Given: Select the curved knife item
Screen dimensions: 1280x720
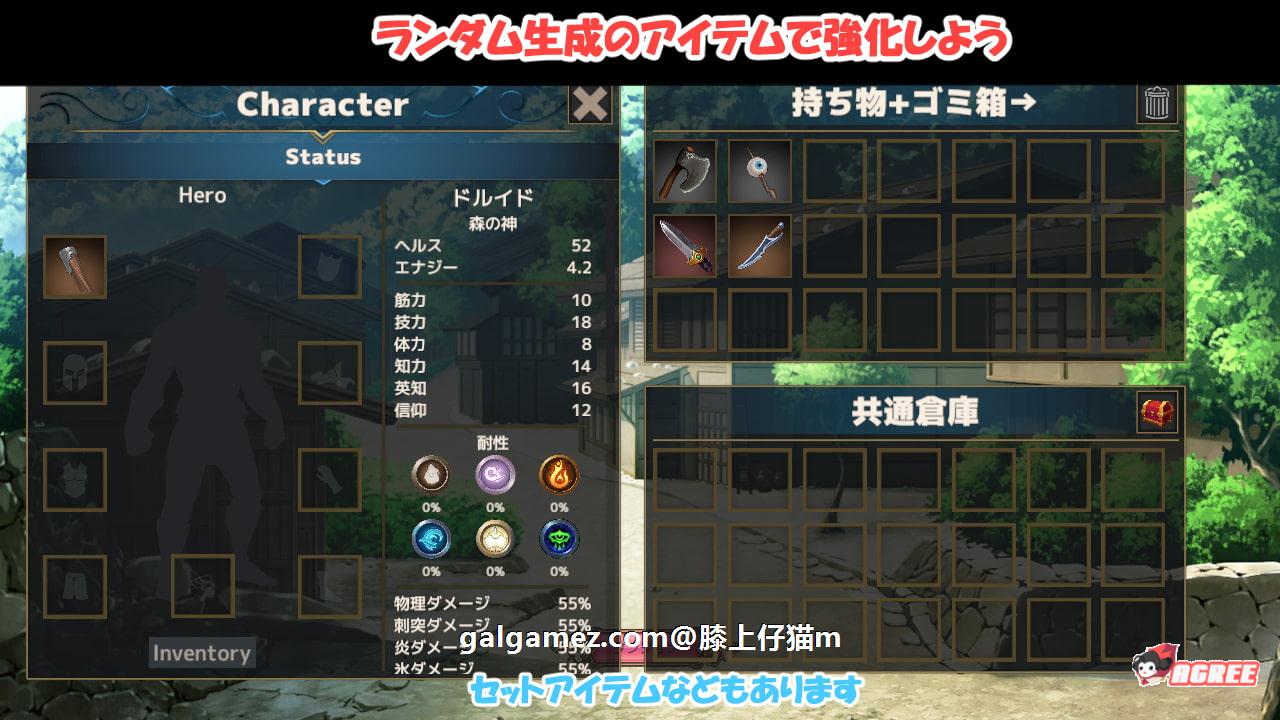Looking at the screenshot, I should pos(758,245).
